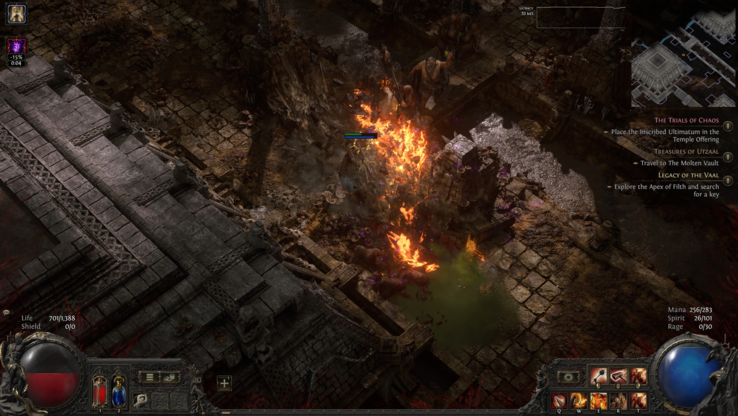Screen dimensions: 738x416
Task: Activate the fiery E skill slot
Action: 599,400
